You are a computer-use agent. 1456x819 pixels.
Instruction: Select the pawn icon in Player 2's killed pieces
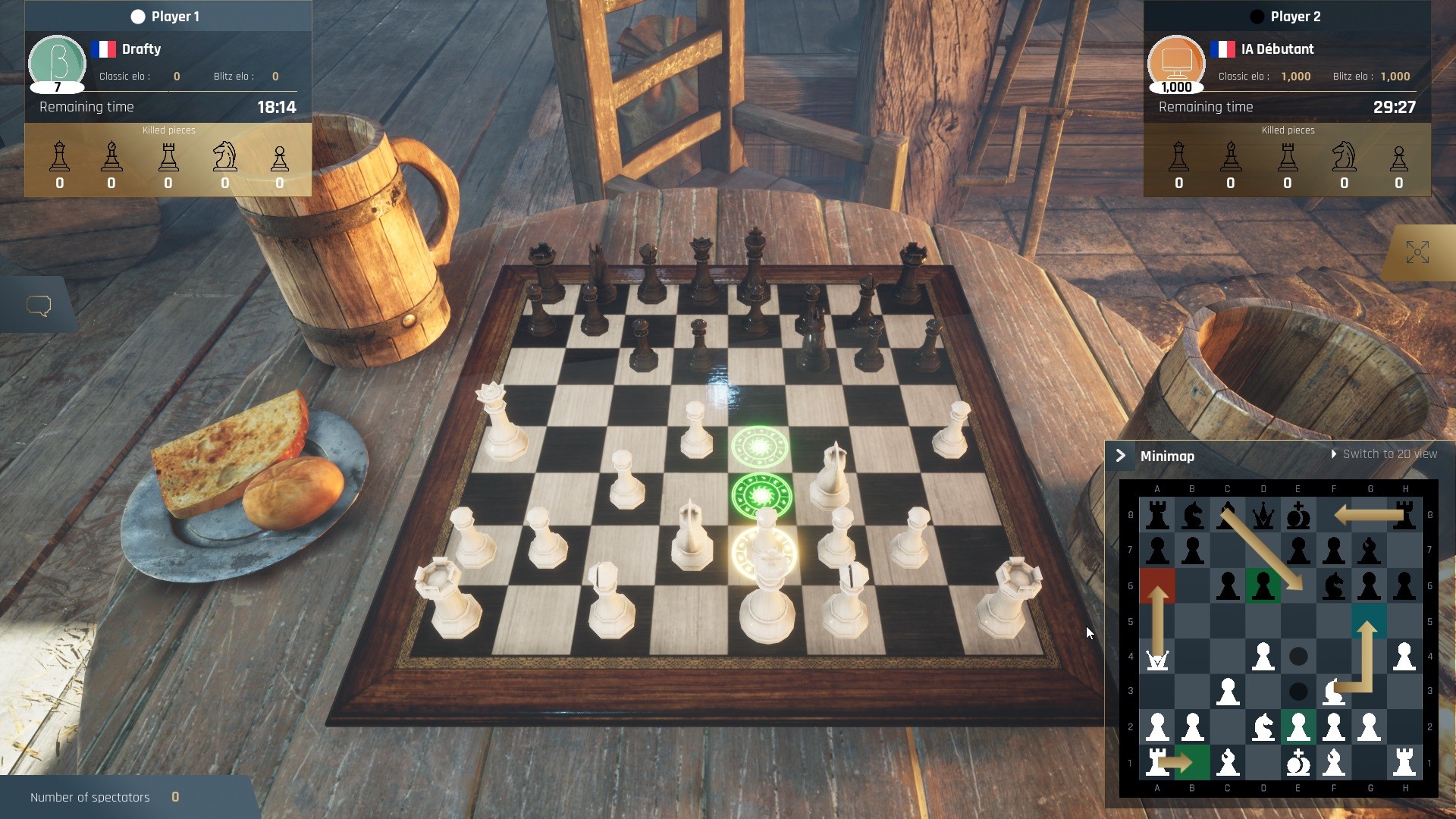click(x=1399, y=157)
